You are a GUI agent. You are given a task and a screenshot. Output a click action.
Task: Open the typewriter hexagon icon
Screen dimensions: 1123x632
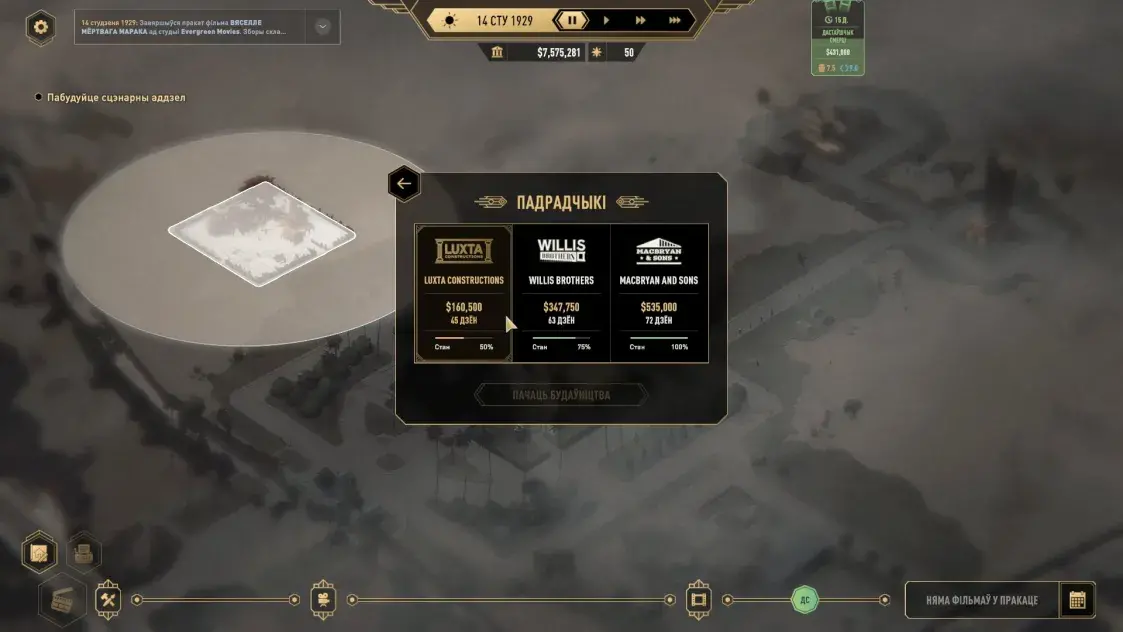pyautogui.click(x=84, y=552)
